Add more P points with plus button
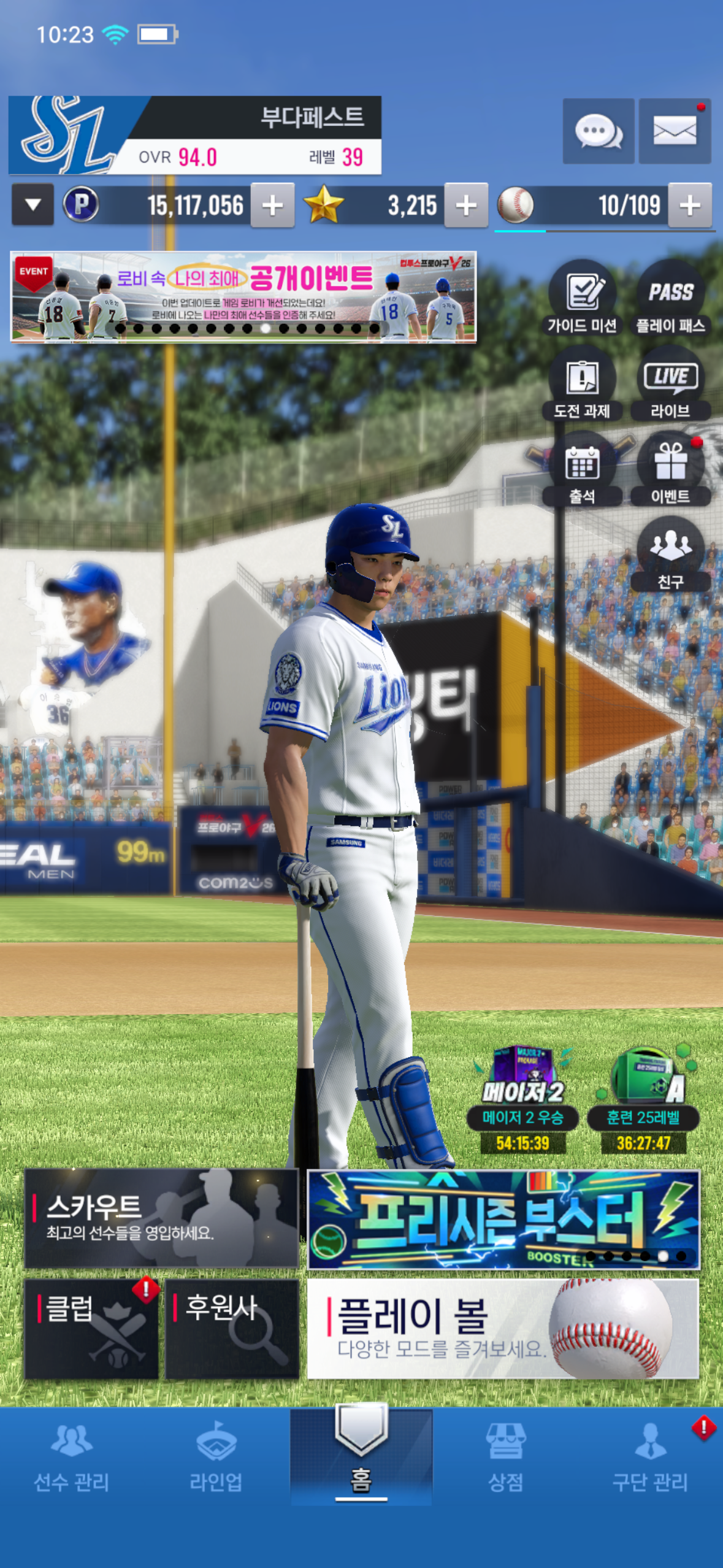This screenshot has width=723, height=1568. pos(272,206)
